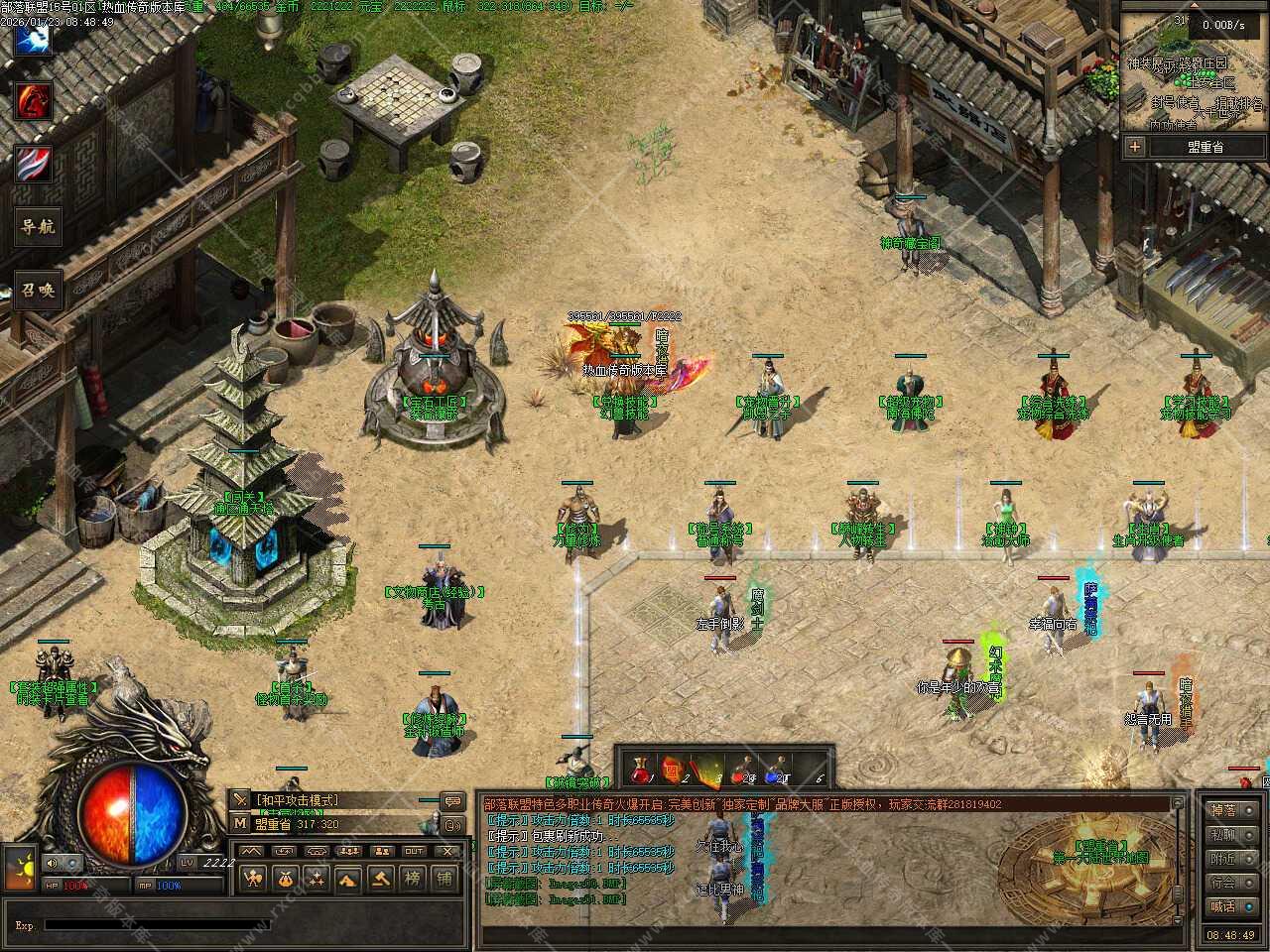Open the map with the M button
Viewport: 1270px width, 952px height.
pyautogui.click(x=240, y=823)
